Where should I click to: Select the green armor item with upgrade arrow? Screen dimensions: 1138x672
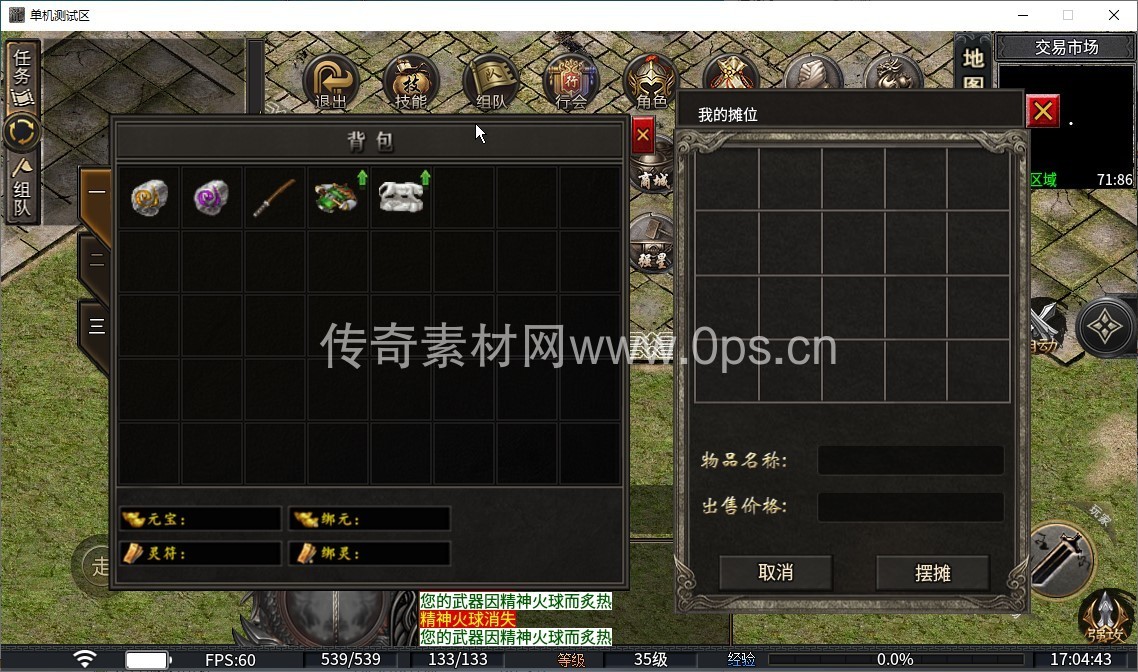click(338, 197)
